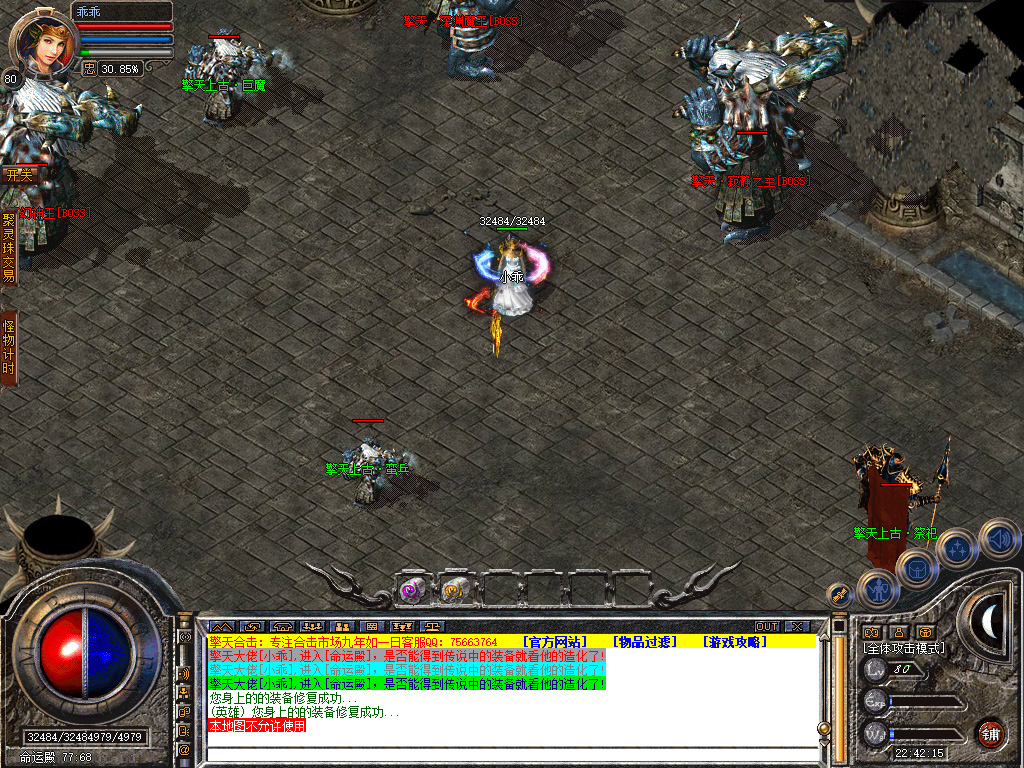1024x768 pixels.
Task: Click the chat text input line
Action: (510, 754)
